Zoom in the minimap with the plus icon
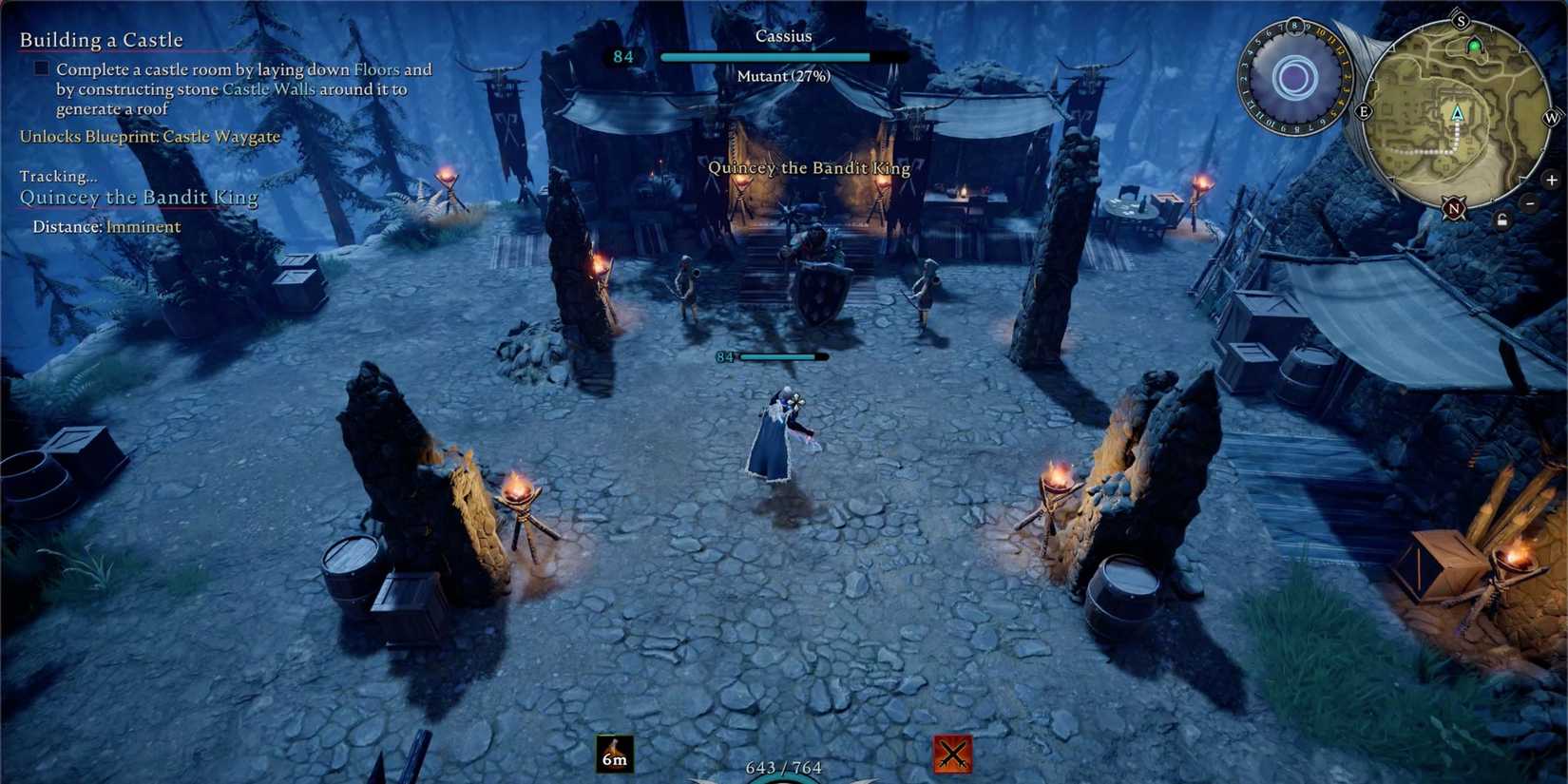 (x=1551, y=181)
